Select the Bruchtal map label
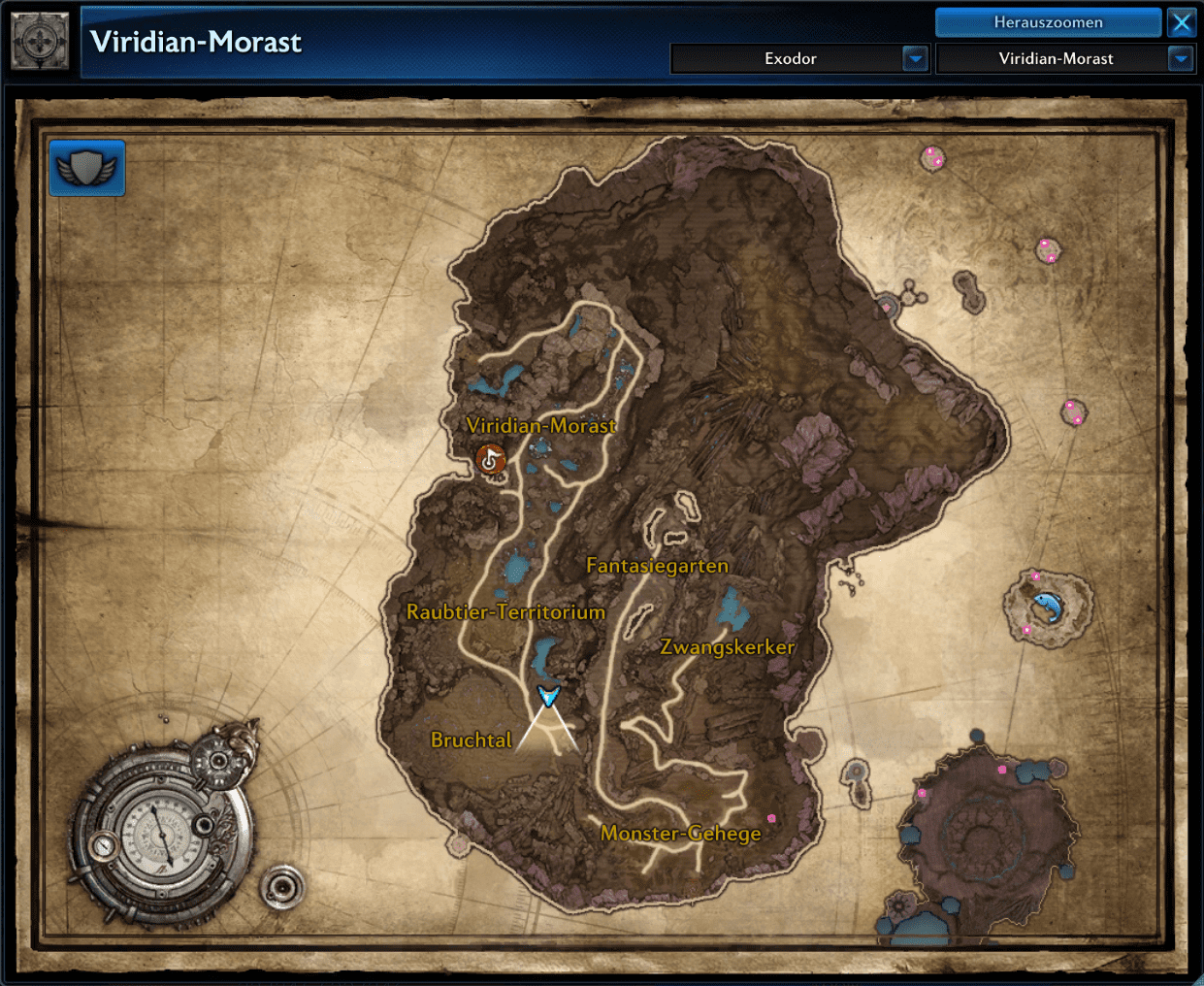Image resolution: width=1204 pixels, height=986 pixels. (x=471, y=740)
